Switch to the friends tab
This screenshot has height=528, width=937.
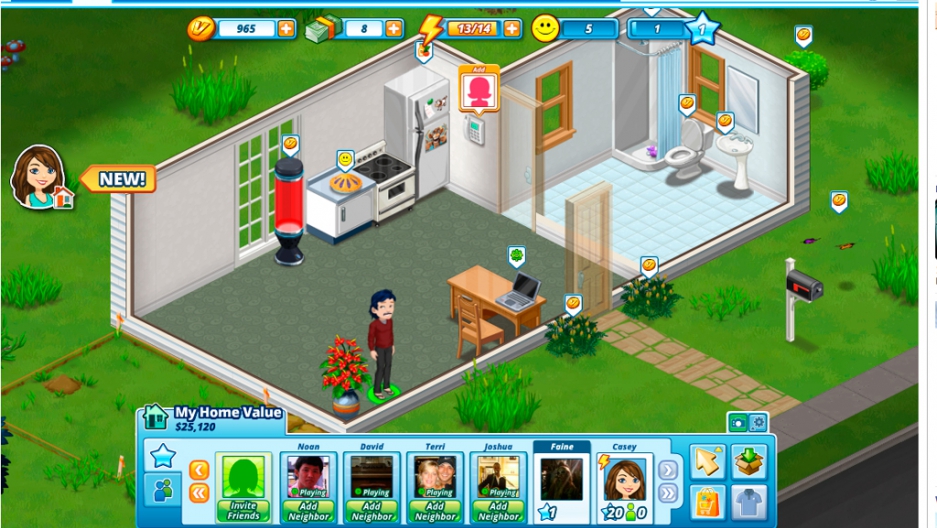(x=163, y=491)
